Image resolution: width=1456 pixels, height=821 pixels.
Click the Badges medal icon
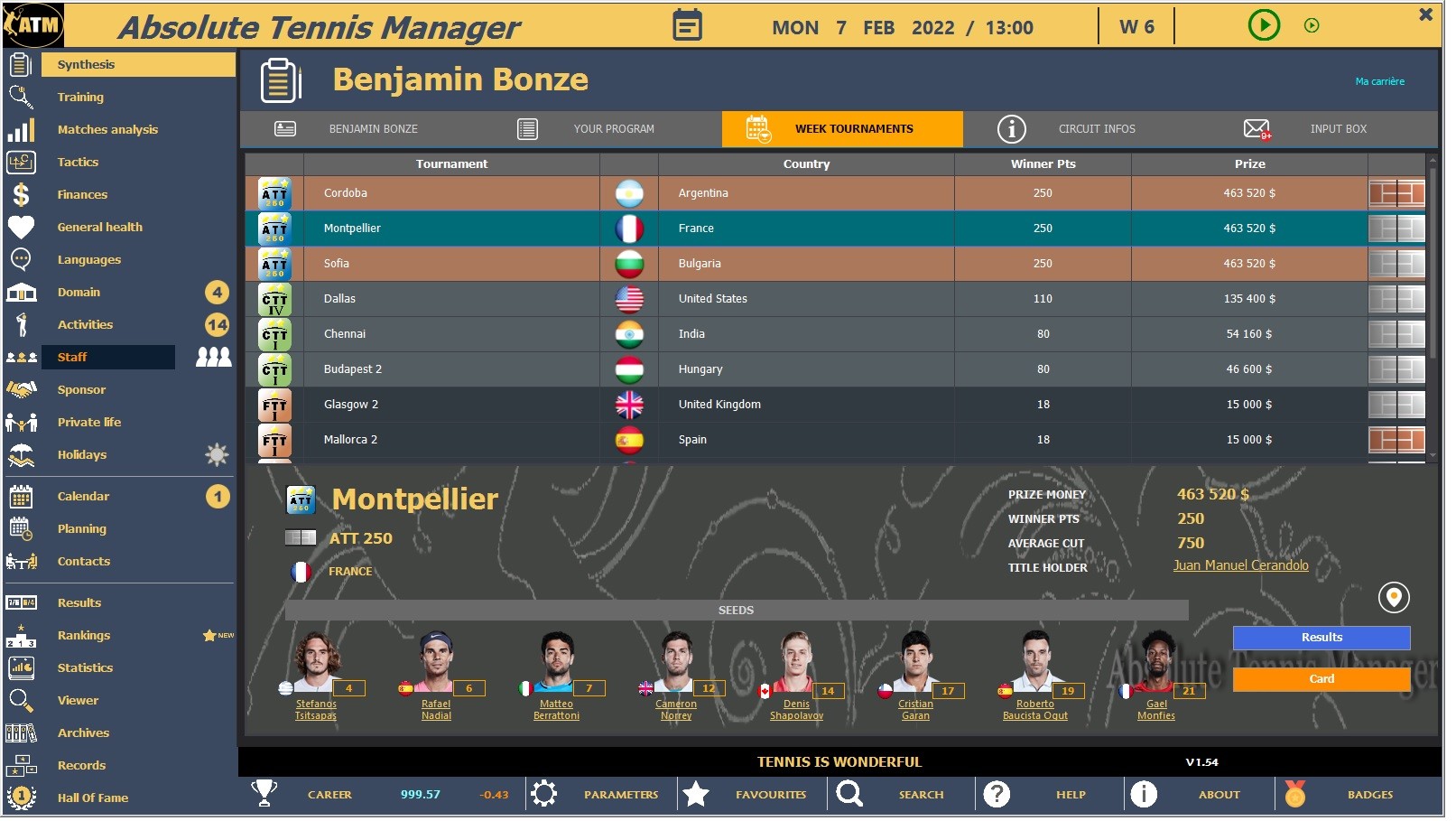pos(1296,794)
